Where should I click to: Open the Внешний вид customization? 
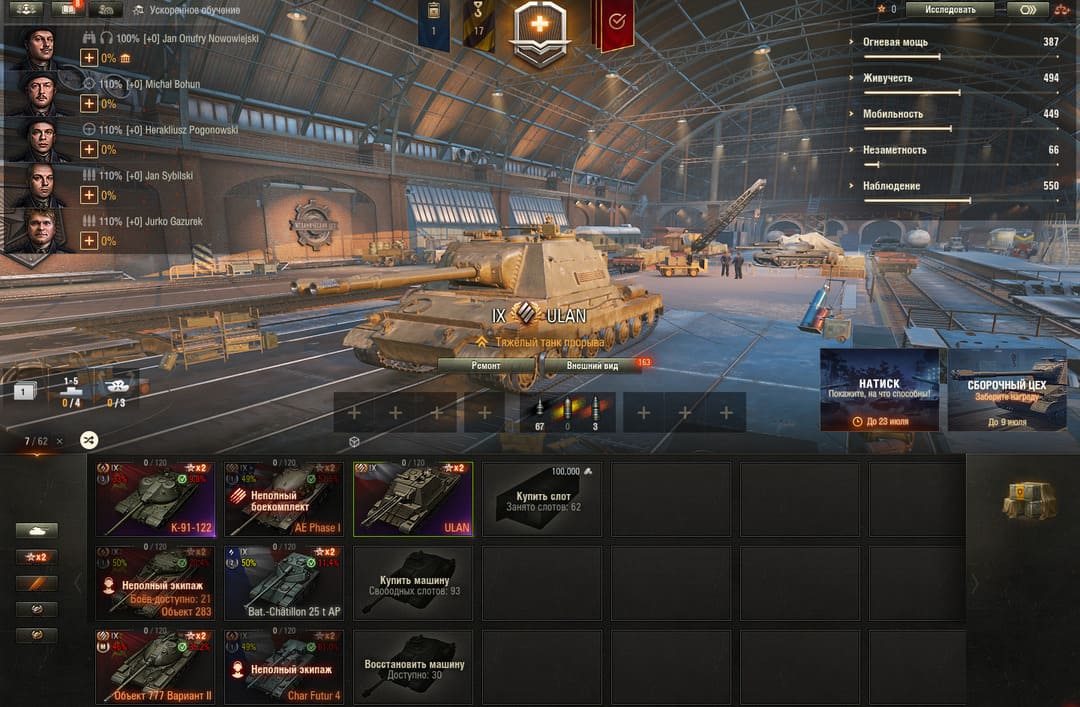(592, 366)
